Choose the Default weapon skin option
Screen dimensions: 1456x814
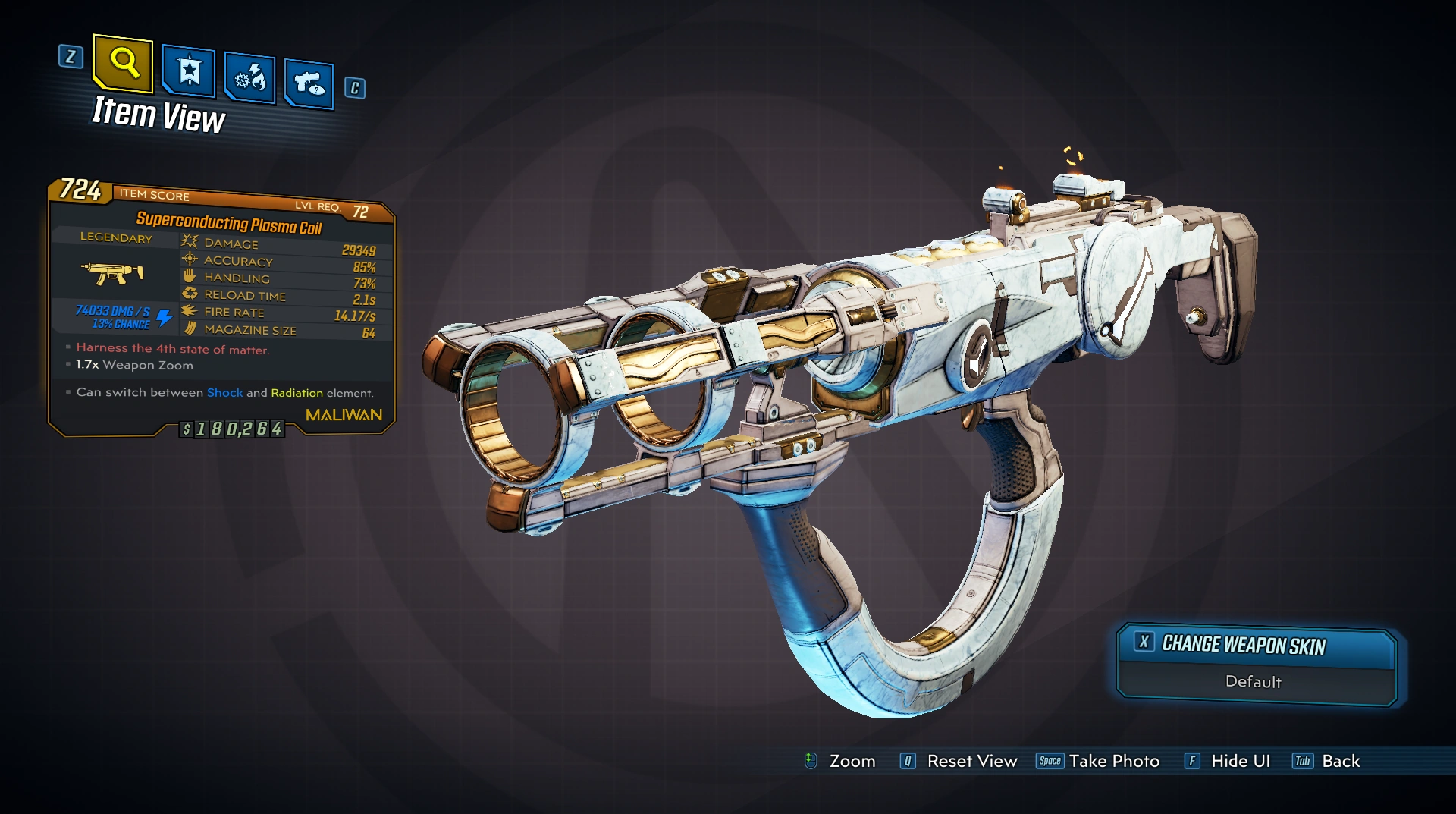coord(1254,682)
